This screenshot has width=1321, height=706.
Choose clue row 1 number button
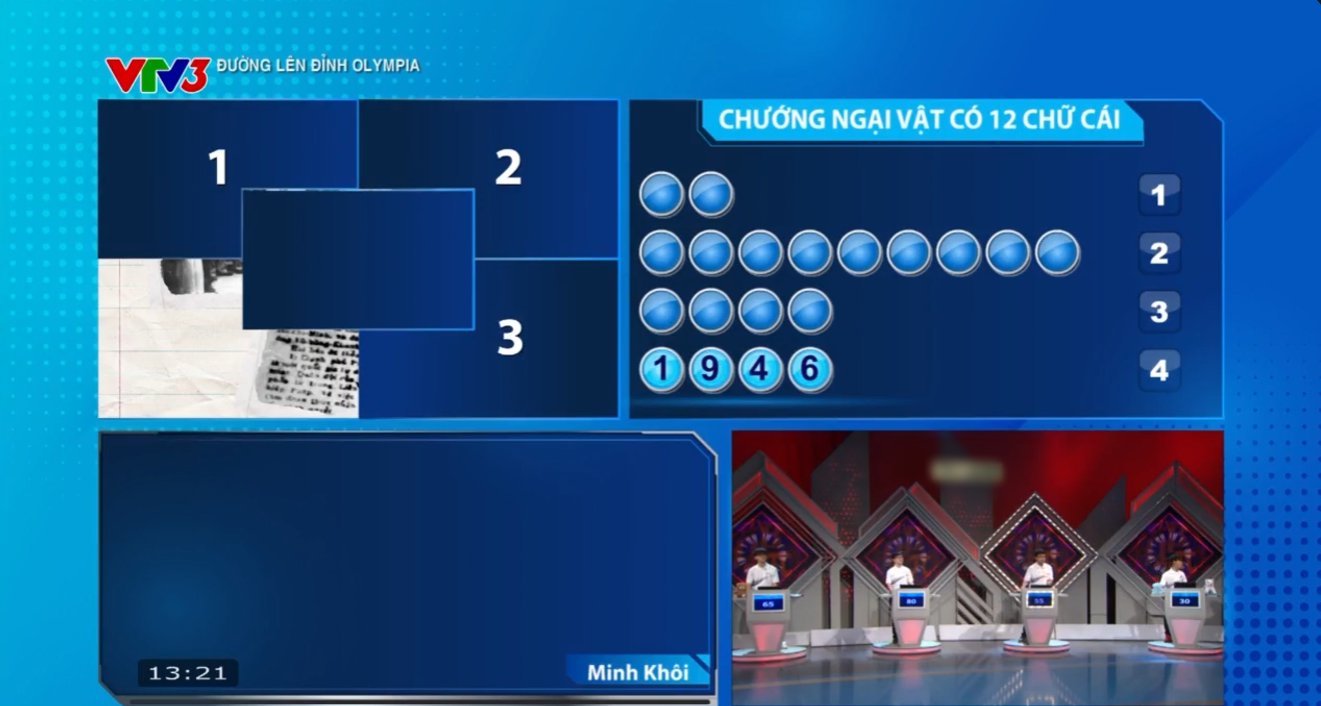(1159, 195)
